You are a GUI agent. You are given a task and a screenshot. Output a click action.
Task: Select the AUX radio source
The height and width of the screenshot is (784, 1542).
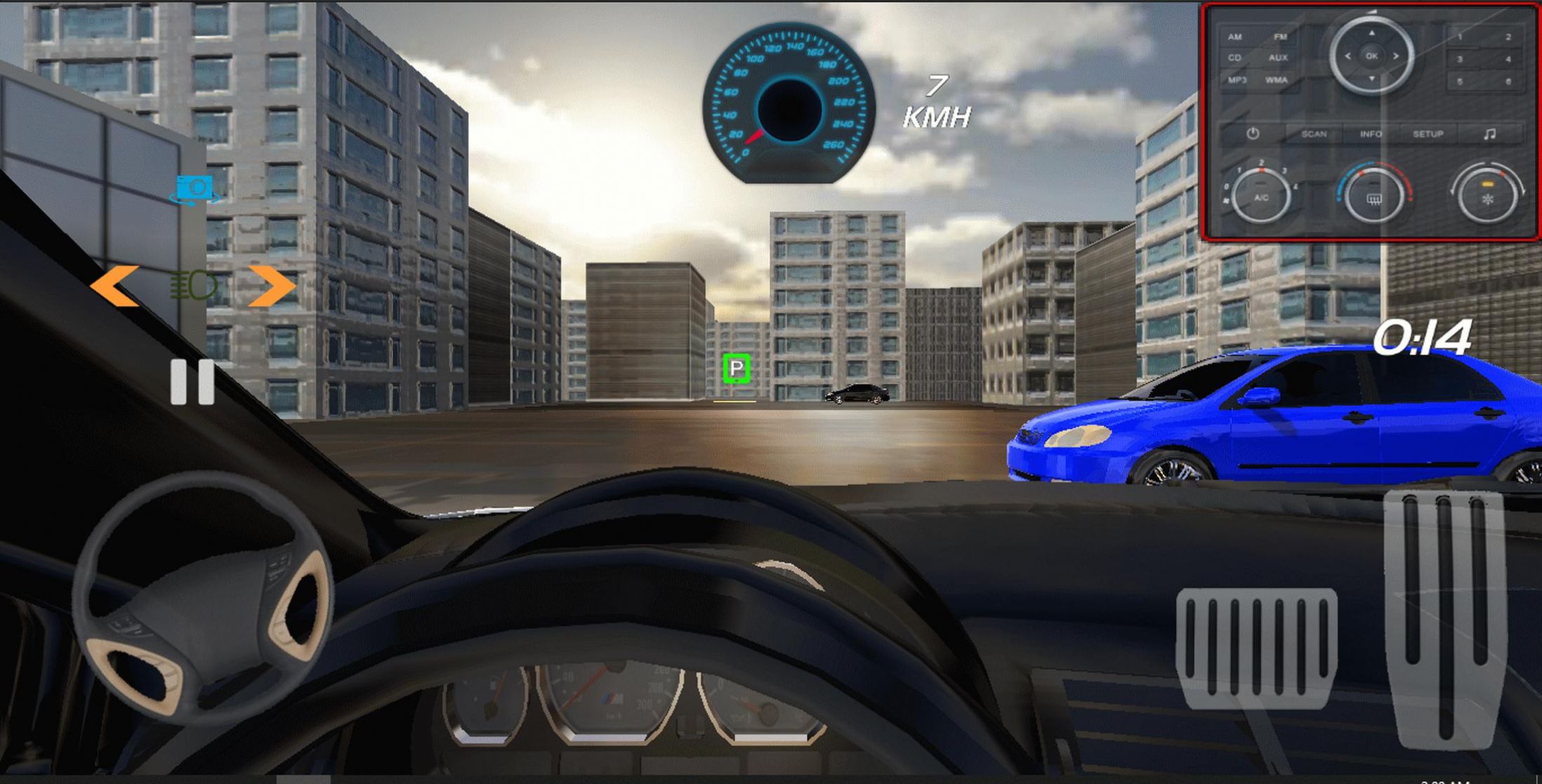(x=1278, y=58)
